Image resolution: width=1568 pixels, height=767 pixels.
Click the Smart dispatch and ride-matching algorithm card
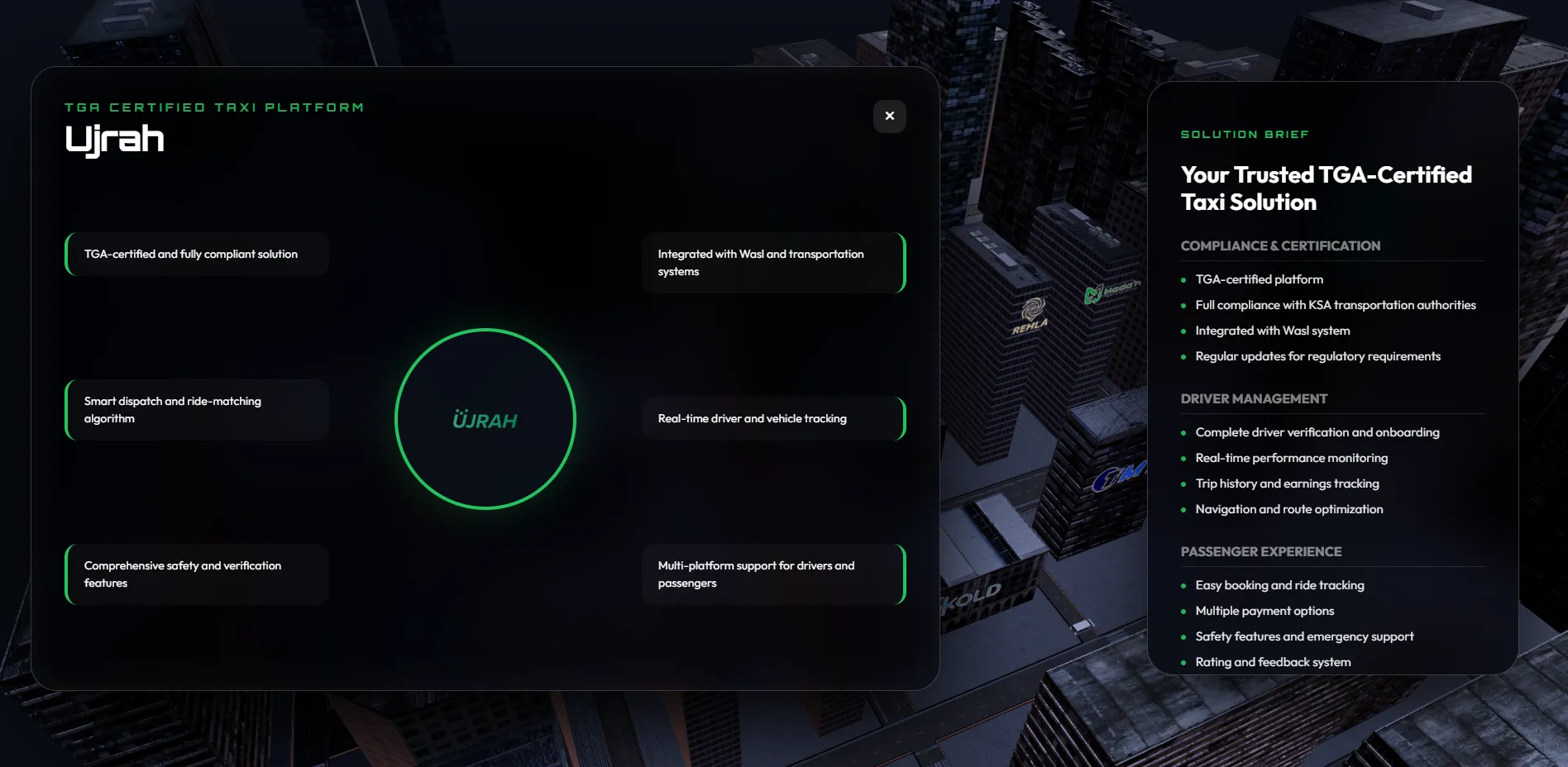coord(196,409)
